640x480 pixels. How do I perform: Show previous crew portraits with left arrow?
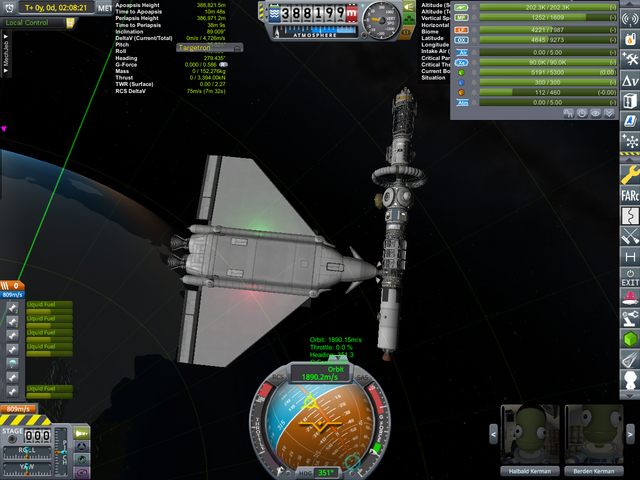click(492, 433)
